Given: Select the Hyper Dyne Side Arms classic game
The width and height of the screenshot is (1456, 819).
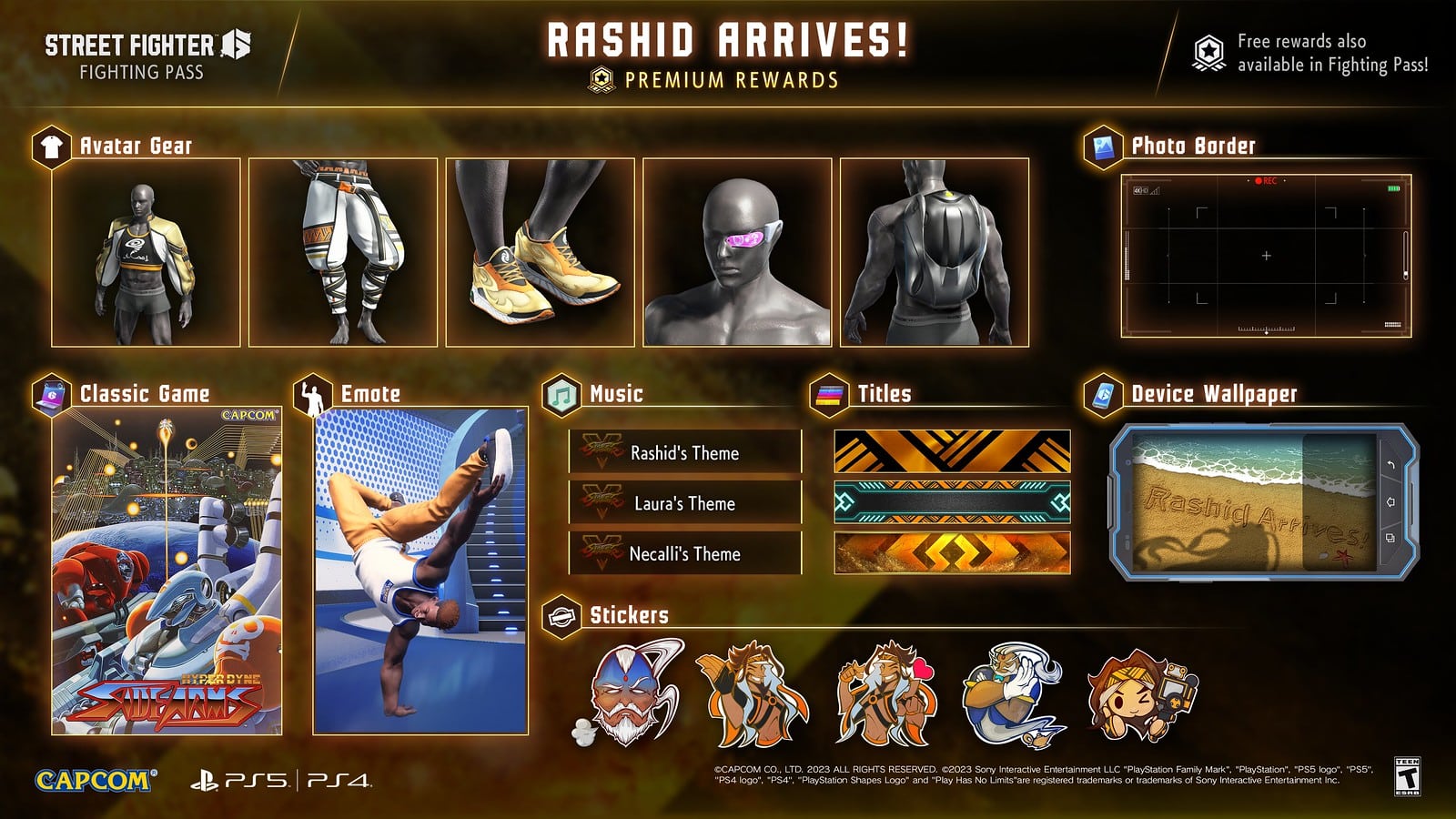Looking at the screenshot, I should (x=167, y=571).
